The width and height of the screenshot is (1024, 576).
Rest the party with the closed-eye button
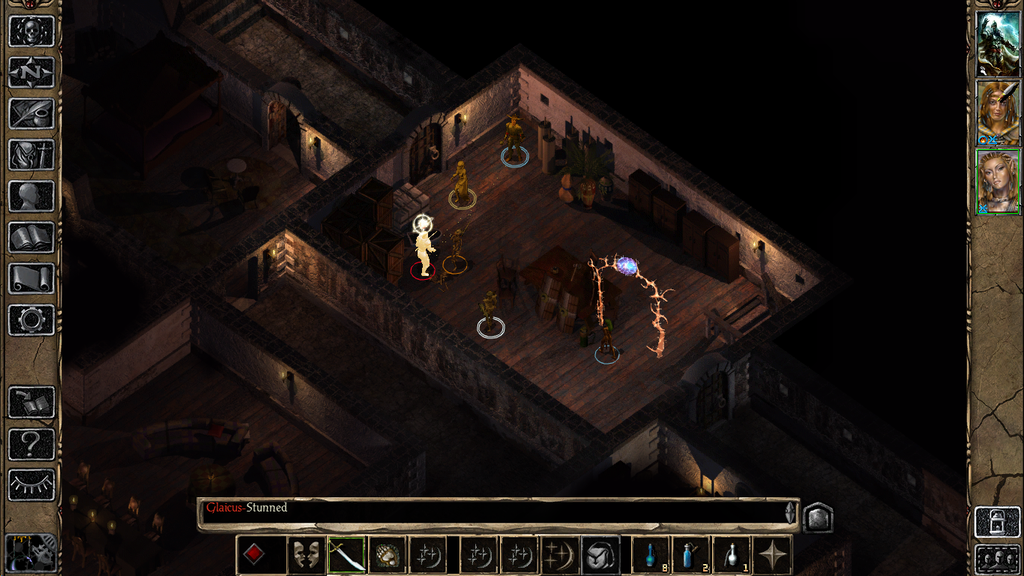(31, 485)
